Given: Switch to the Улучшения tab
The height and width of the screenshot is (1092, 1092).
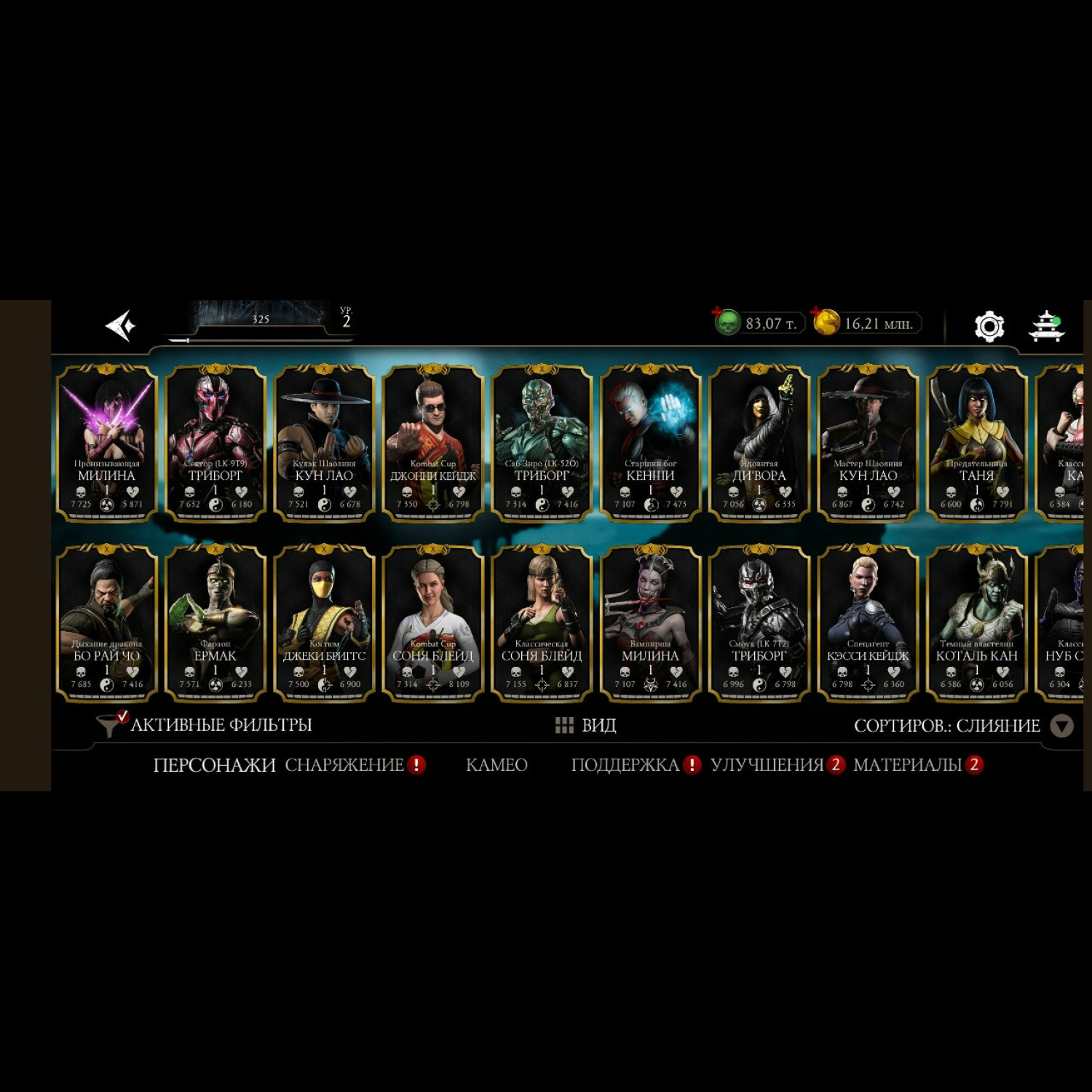Looking at the screenshot, I should (x=767, y=765).
